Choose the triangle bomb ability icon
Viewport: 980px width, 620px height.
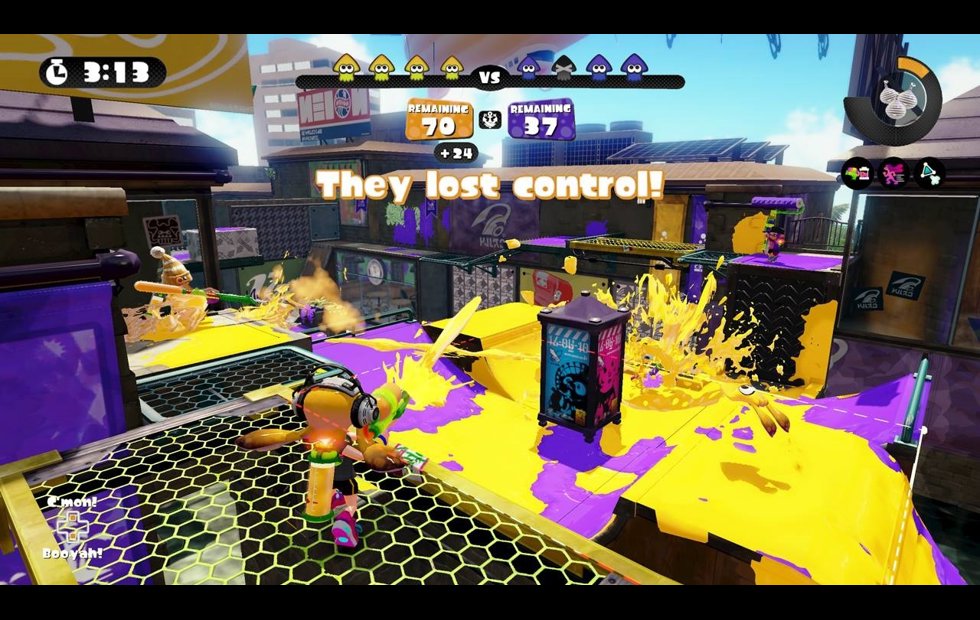tap(928, 174)
